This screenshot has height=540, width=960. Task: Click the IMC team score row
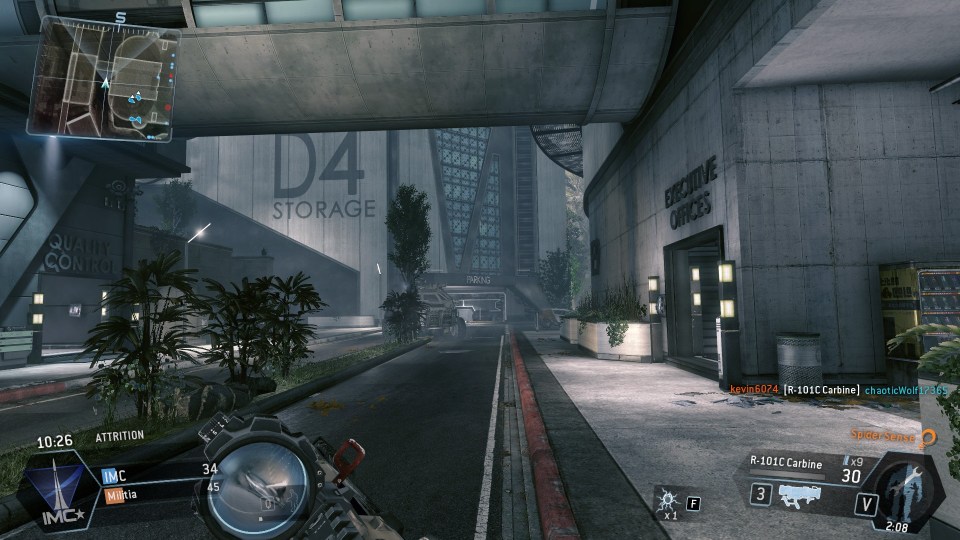[x=160, y=470]
